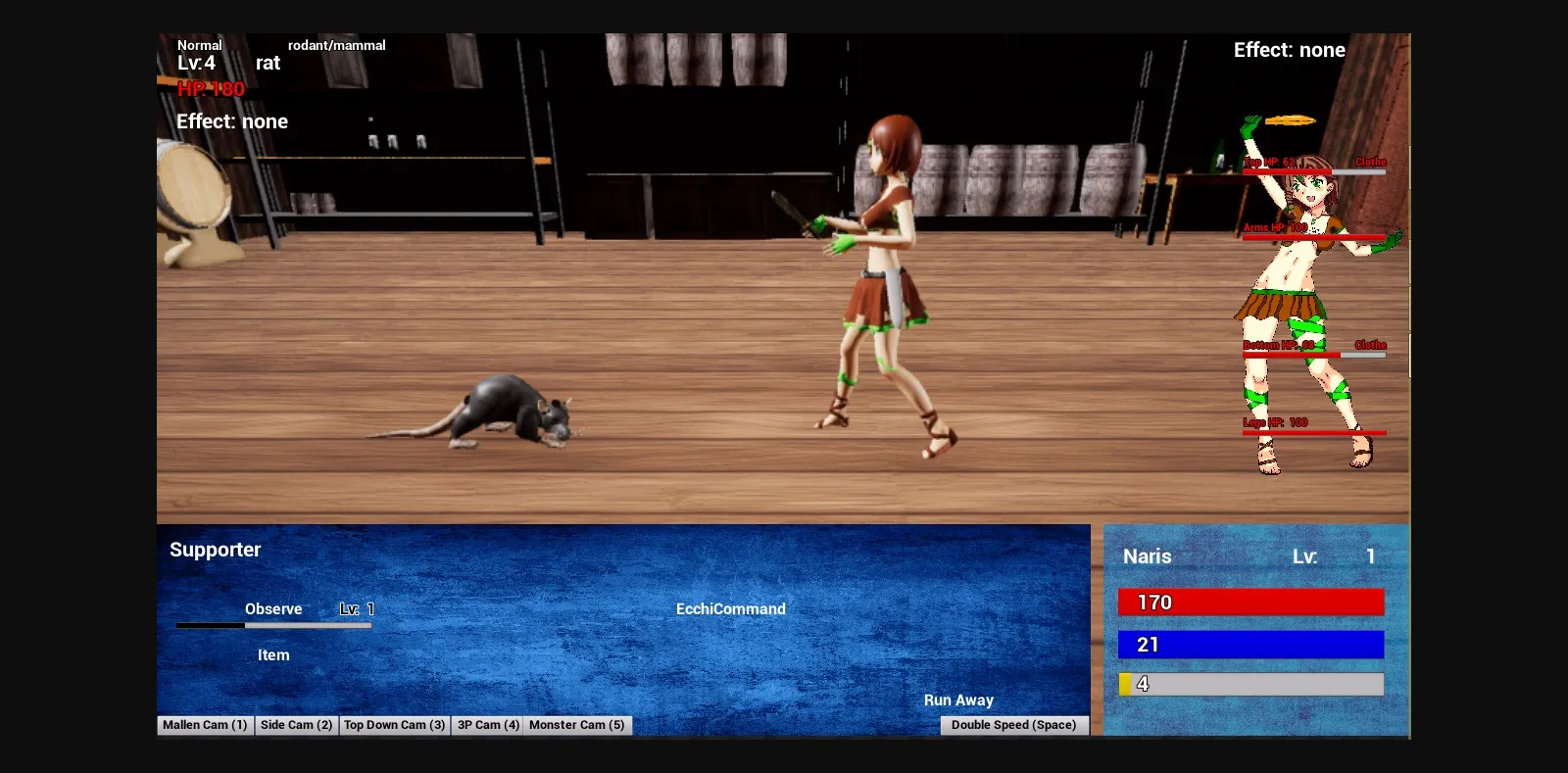The width and height of the screenshot is (1568, 773).
Task: Open the Item menu
Action: [272, 654]
